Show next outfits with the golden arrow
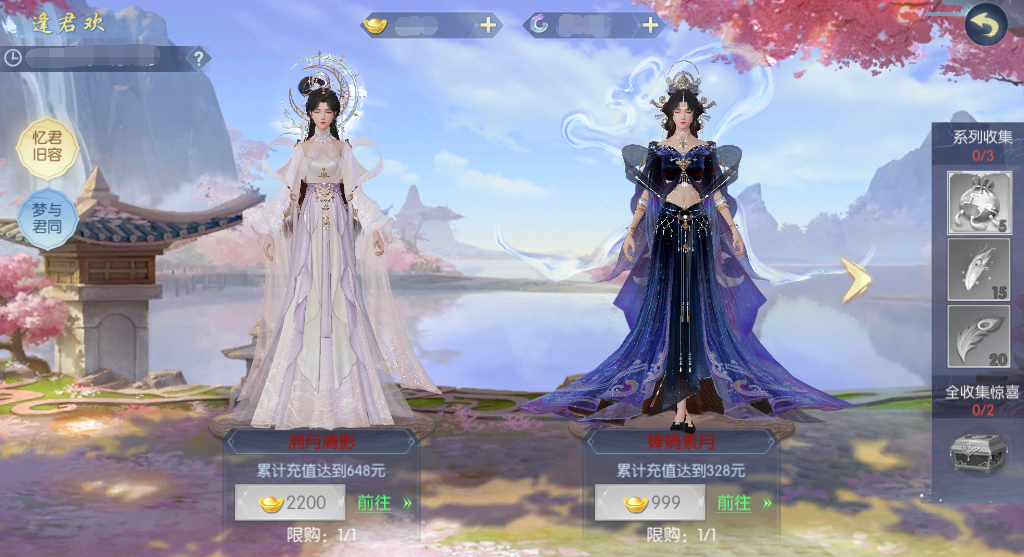The height and width of the screenshot is (557, 1024). coord(856,280)
